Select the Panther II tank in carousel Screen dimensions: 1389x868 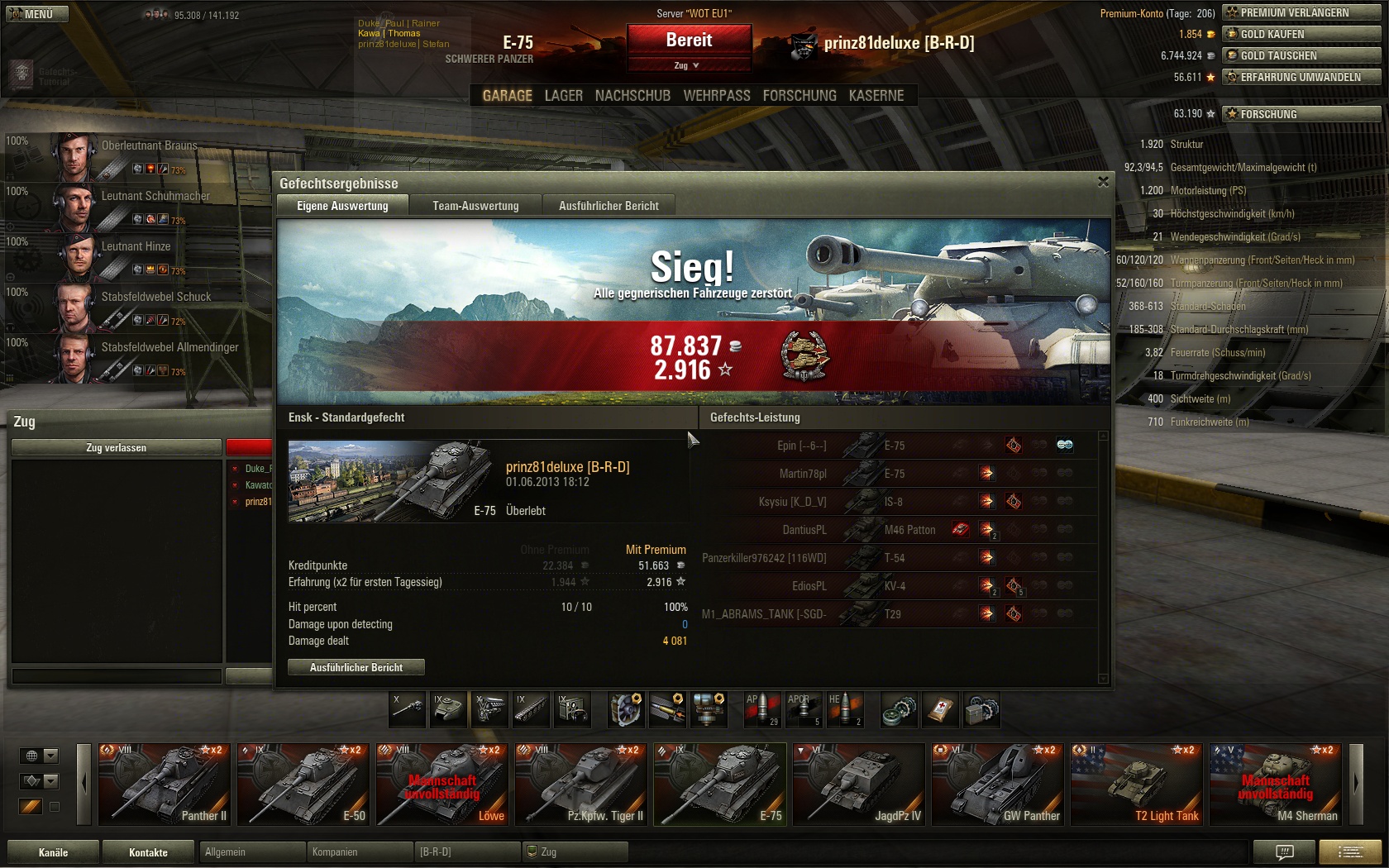165,784
